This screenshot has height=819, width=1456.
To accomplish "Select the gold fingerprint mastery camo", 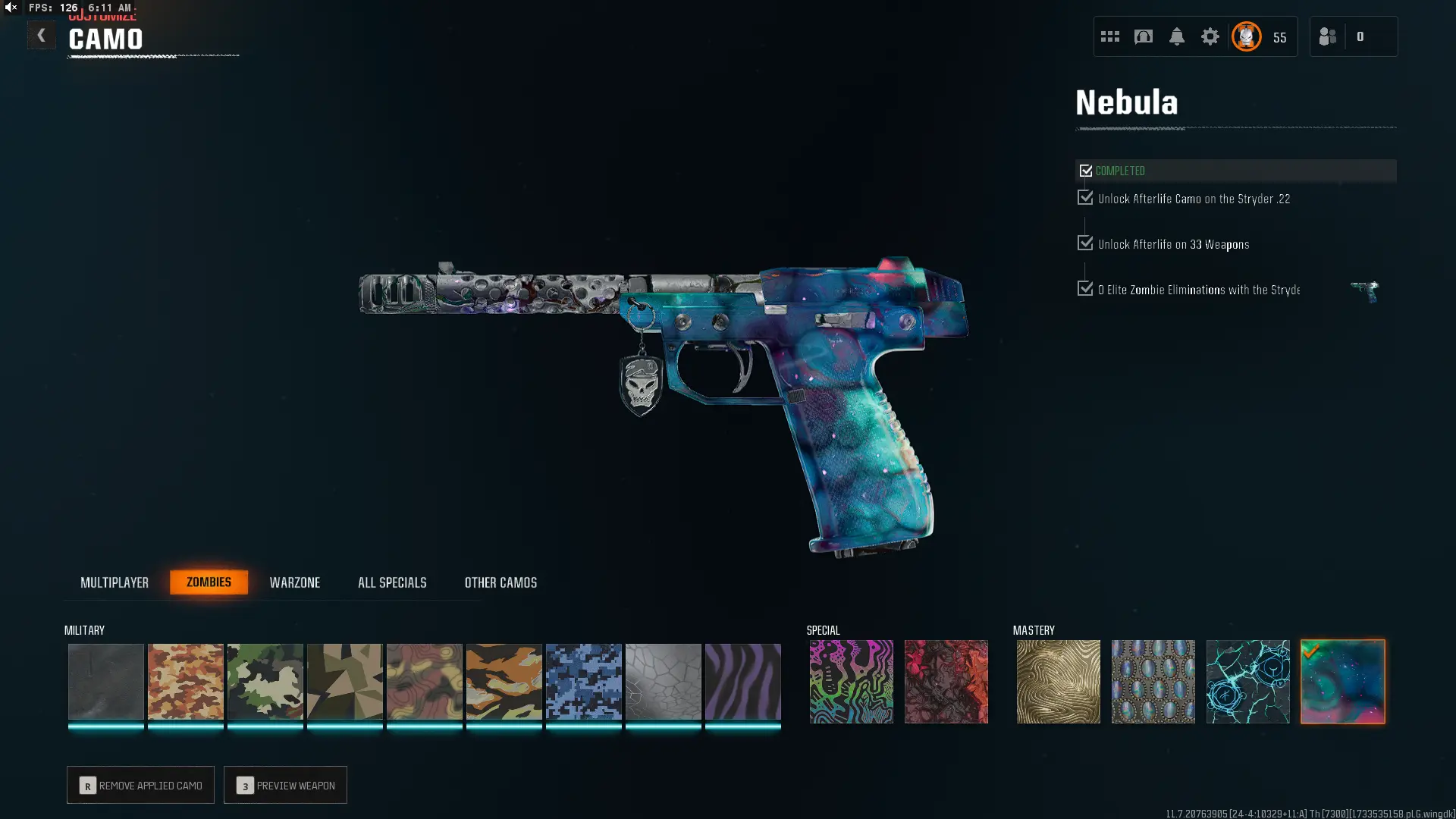I will pyautogui.click(x=1058, y=681).
